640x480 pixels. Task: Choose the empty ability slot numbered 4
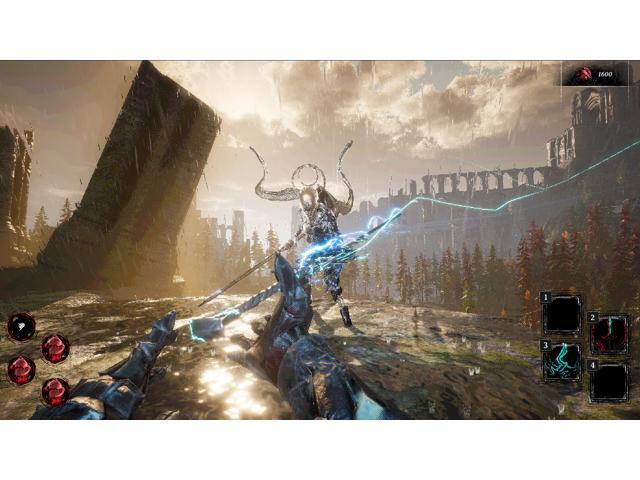[x=609, y=382]
